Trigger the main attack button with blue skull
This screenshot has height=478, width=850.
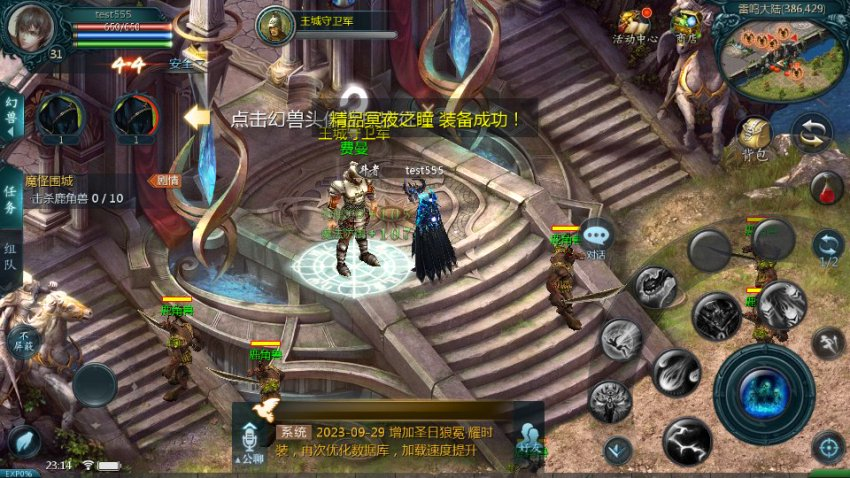click(764, 393)
